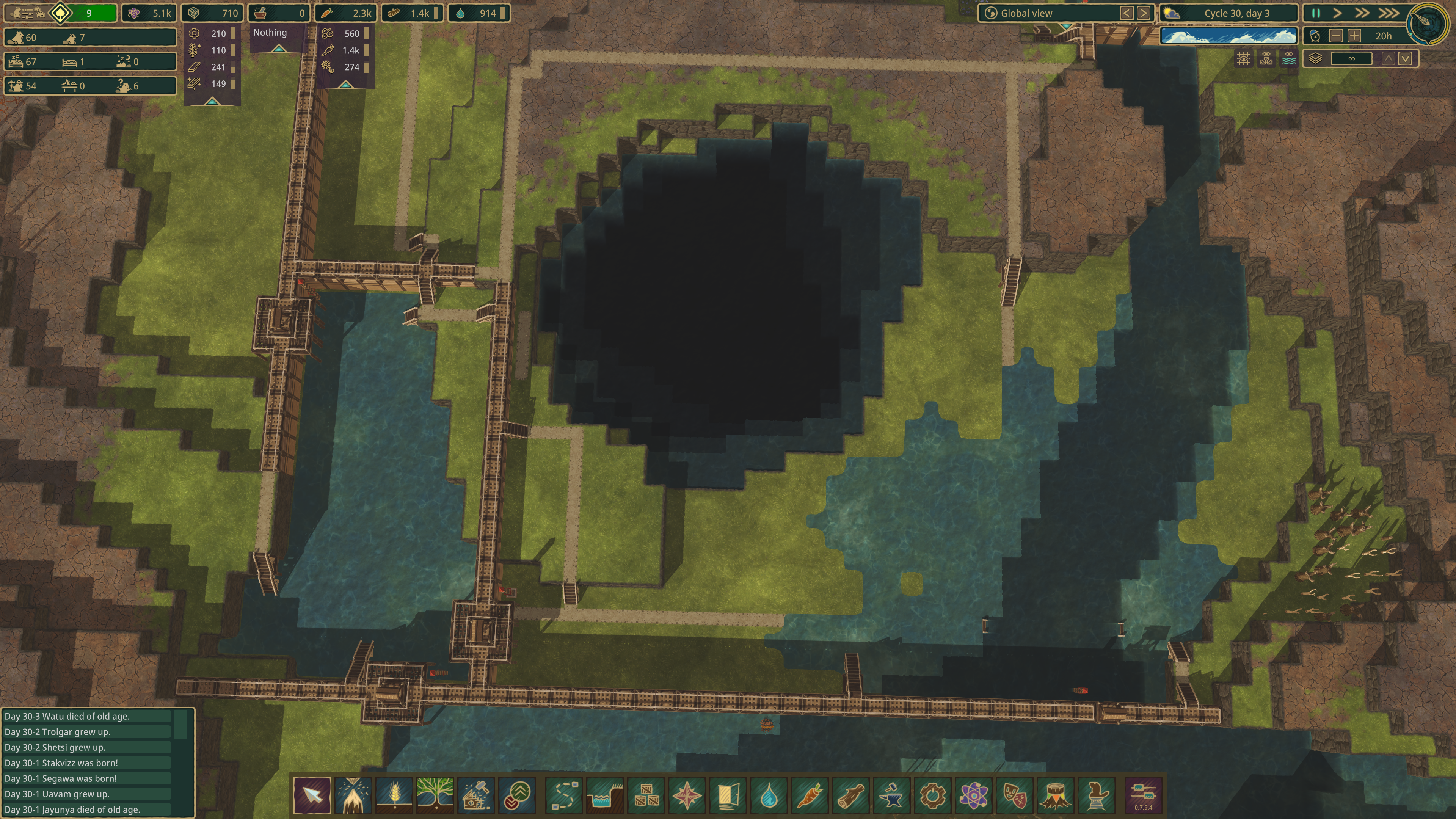Viewport: 1456px width, 819px height.
Task: Switch to the previous district view
Action: point(1127,13)
